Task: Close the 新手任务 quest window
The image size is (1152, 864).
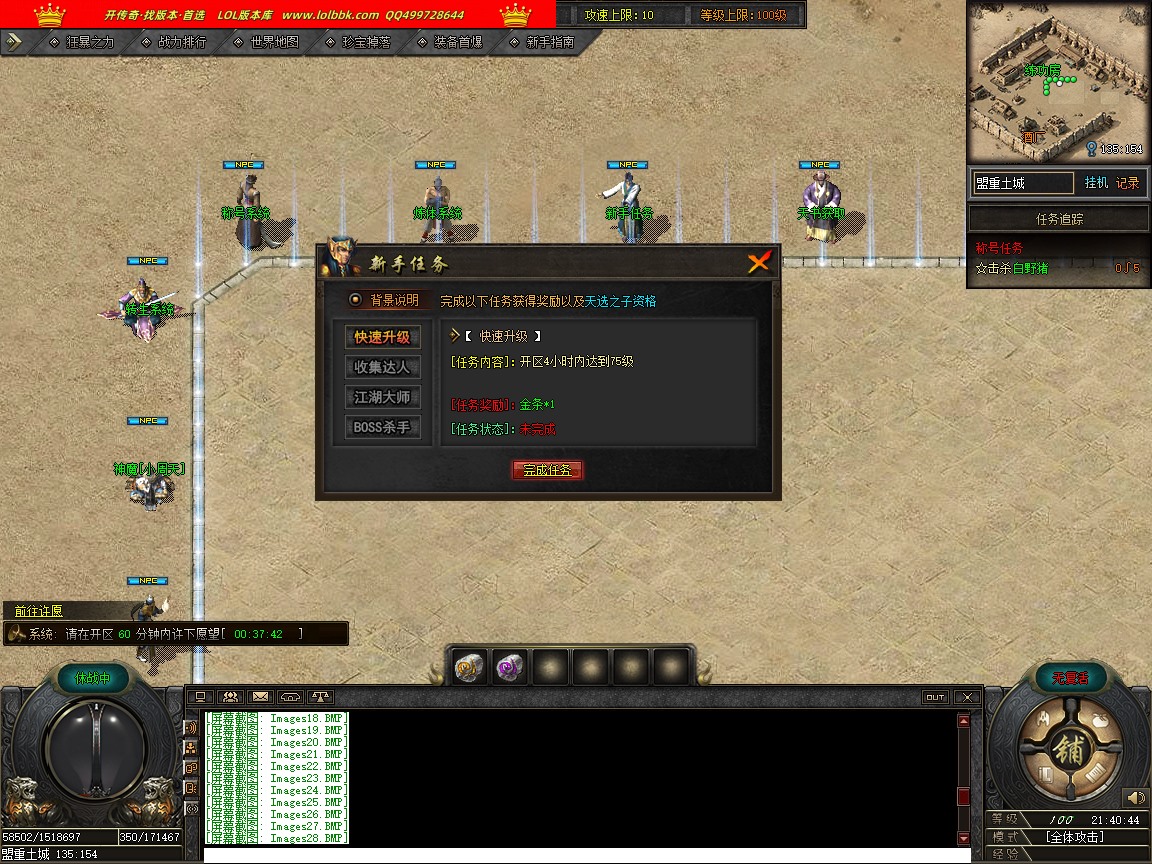Action: coord(759,262)
